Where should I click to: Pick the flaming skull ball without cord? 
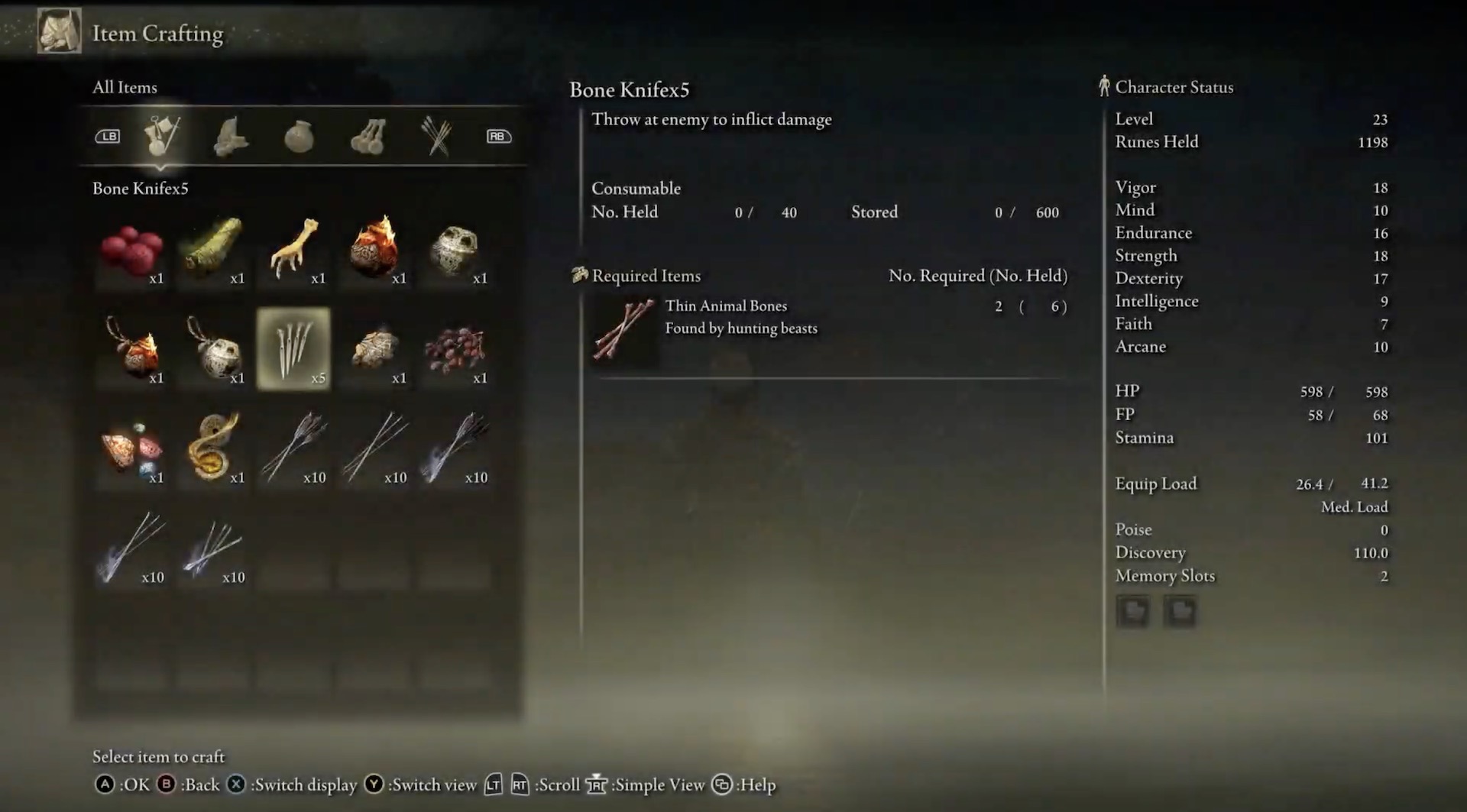[374, 251]
